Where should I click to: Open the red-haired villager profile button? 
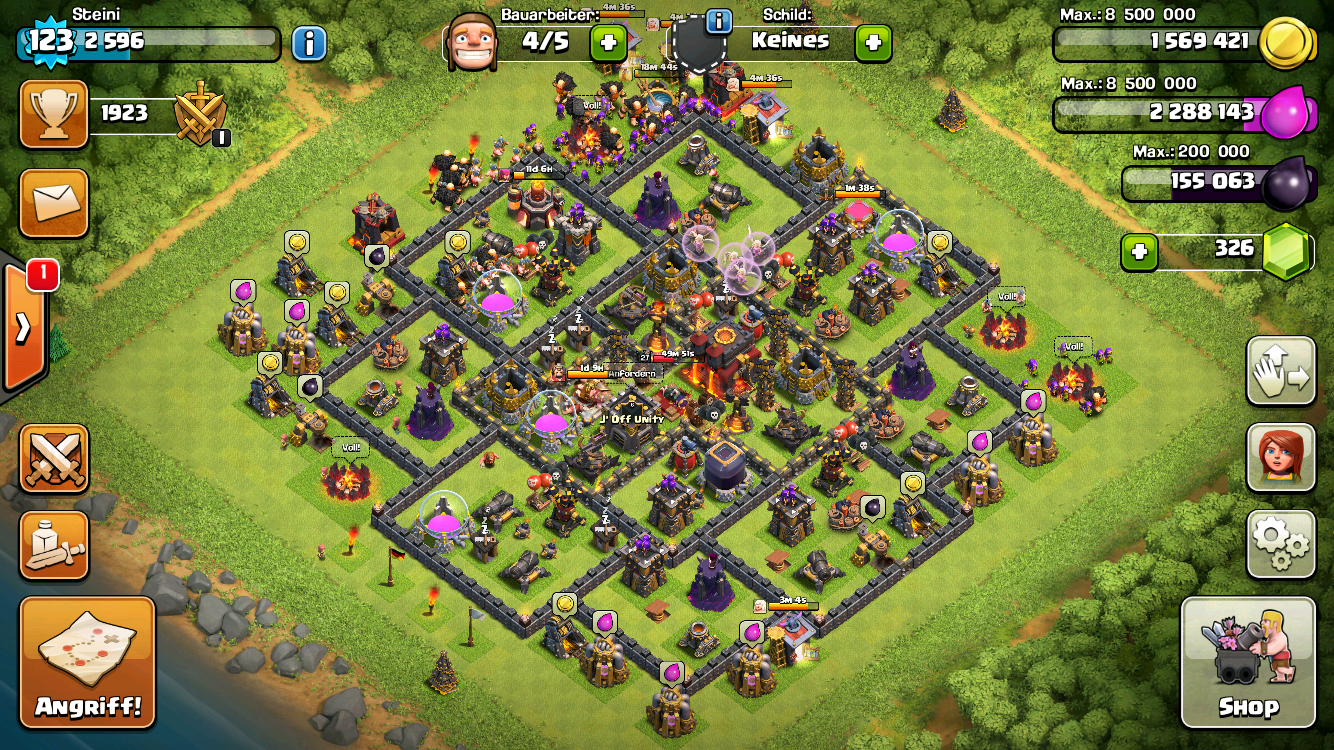(1280, 457)
